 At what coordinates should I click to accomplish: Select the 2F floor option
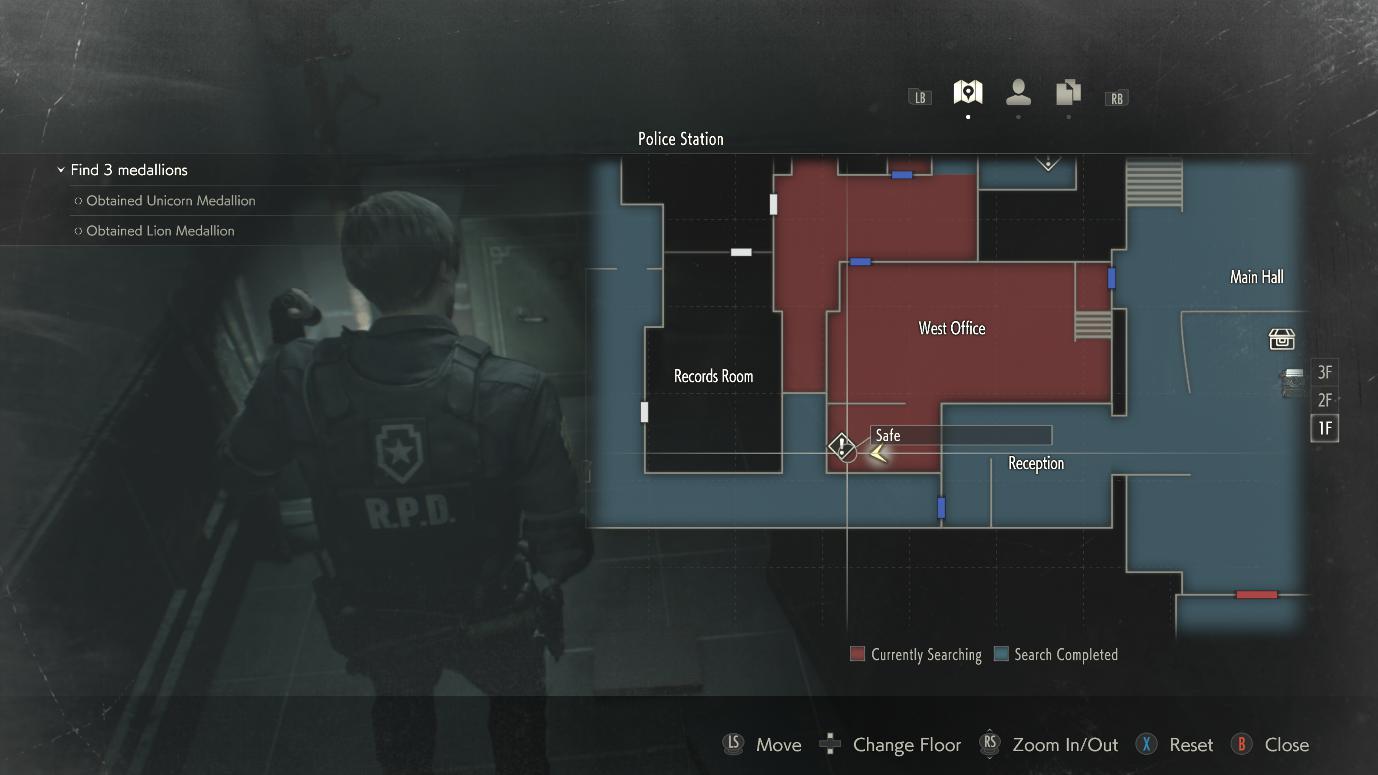click(x=1324, y=400)
